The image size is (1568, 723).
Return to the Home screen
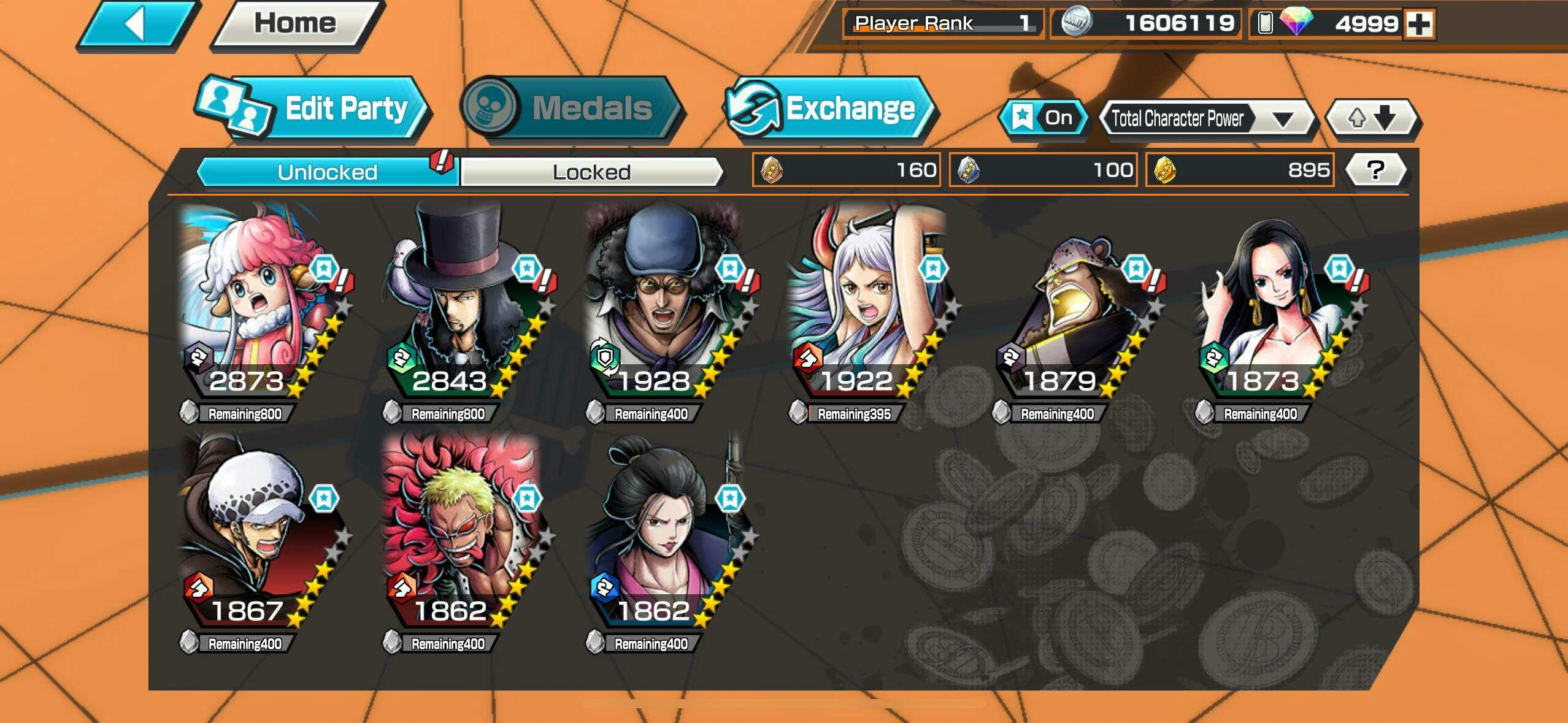click(296, 24)
